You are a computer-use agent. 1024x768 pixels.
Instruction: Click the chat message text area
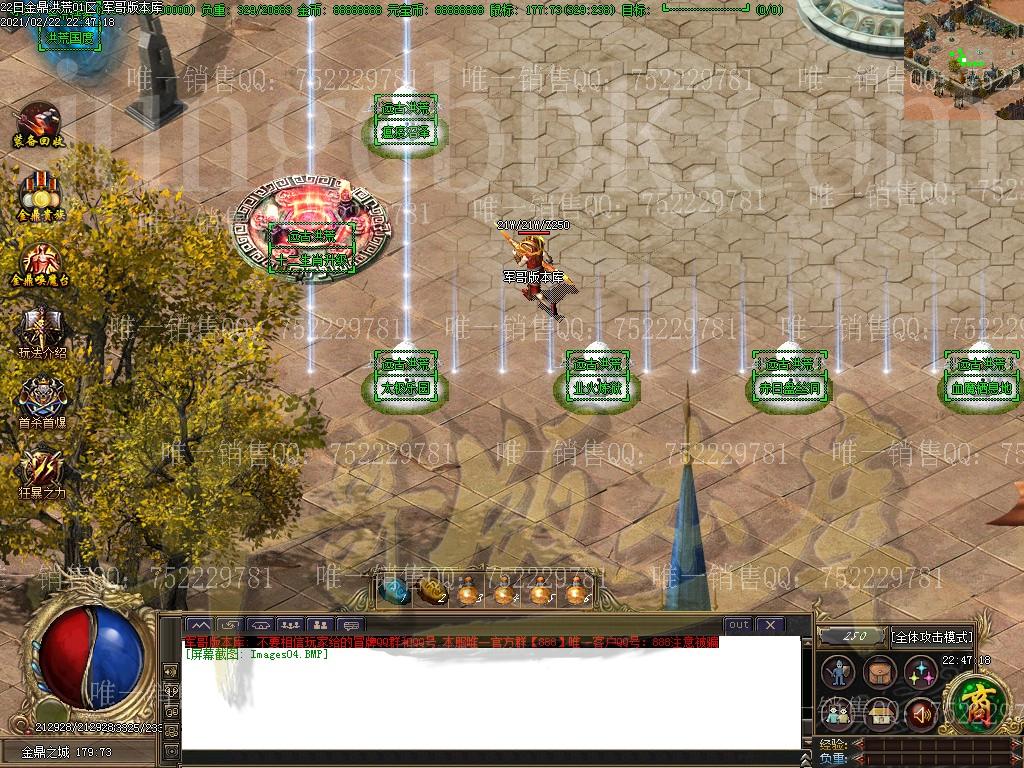coord(490,700)
